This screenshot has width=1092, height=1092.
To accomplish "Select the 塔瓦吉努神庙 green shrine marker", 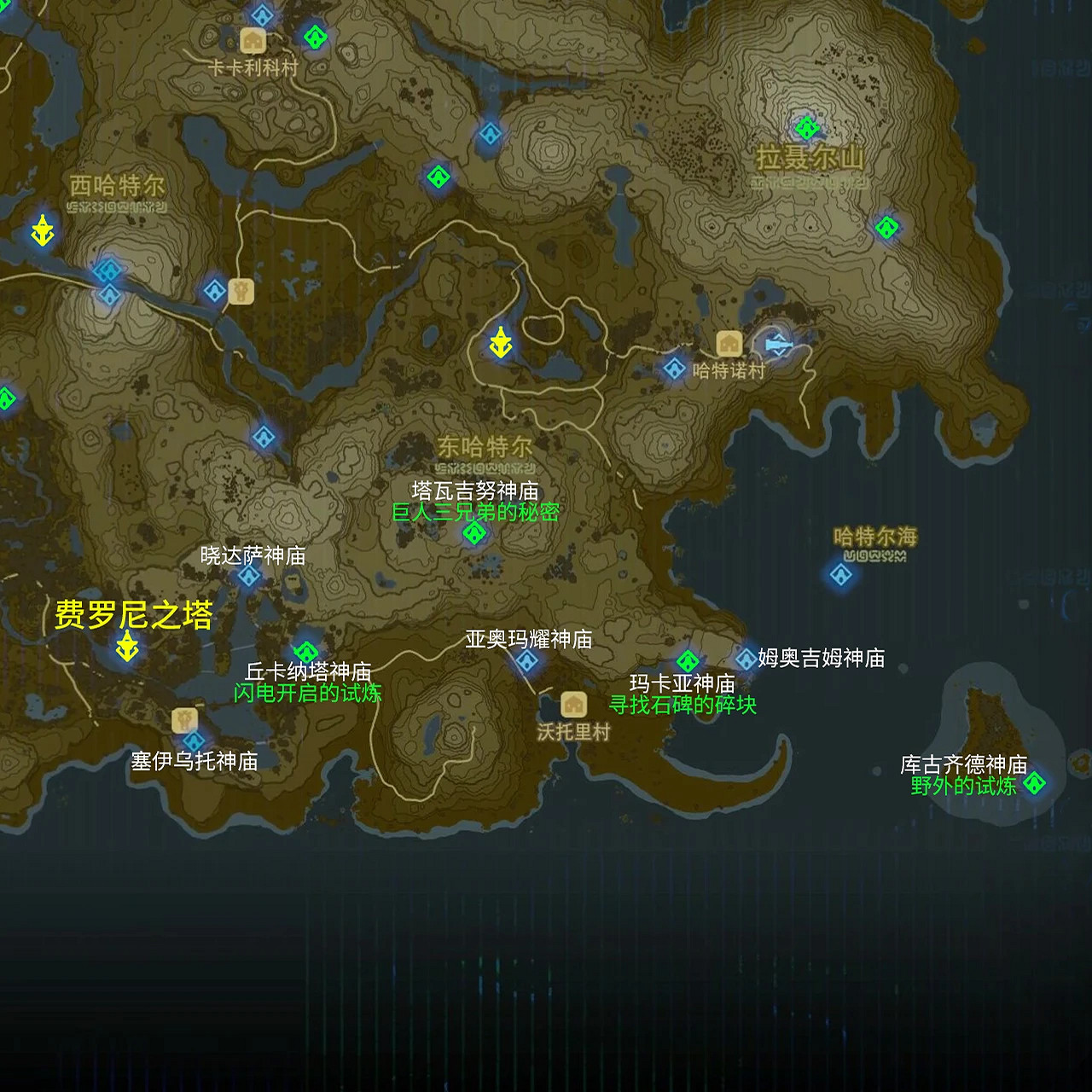I will [x=474, y=532].
